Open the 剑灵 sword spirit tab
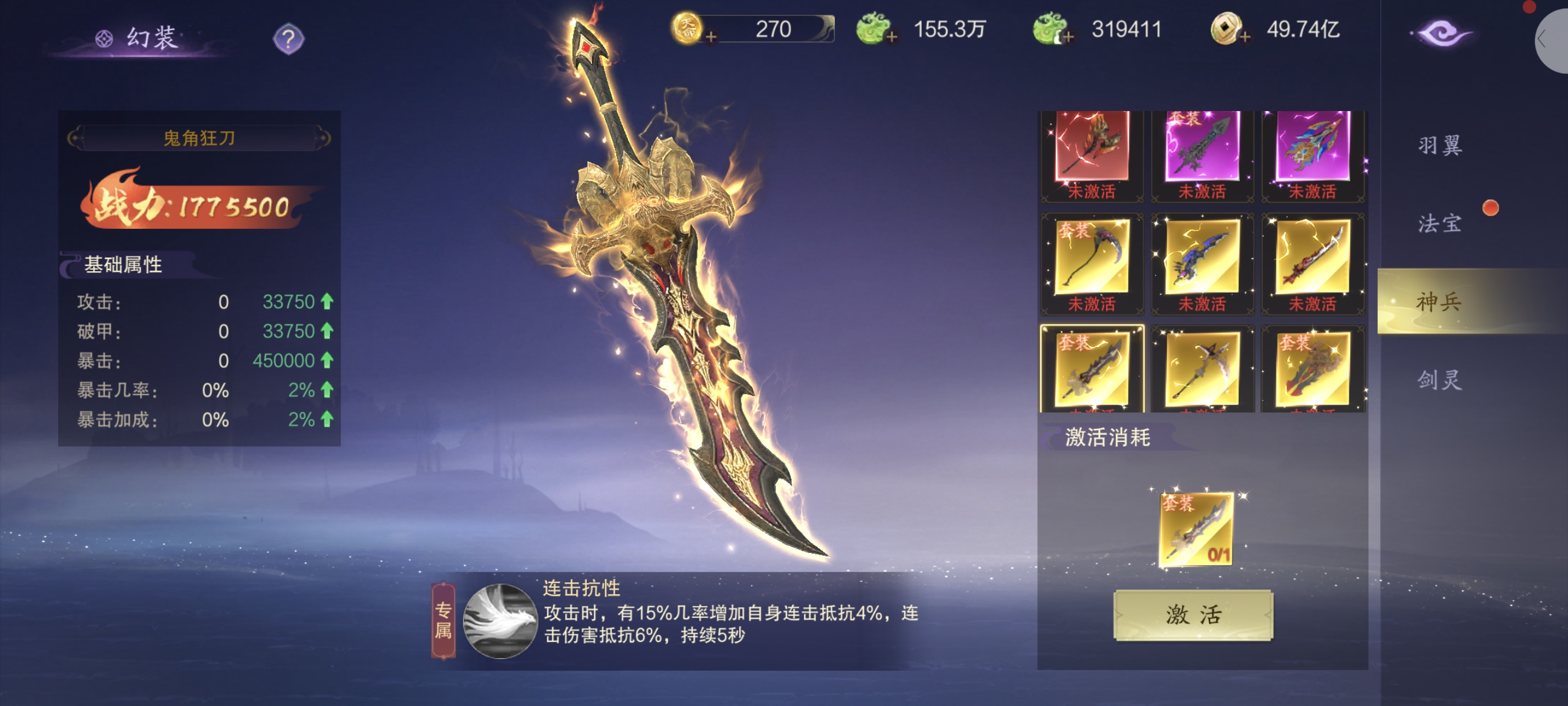 pos(1440,380)
